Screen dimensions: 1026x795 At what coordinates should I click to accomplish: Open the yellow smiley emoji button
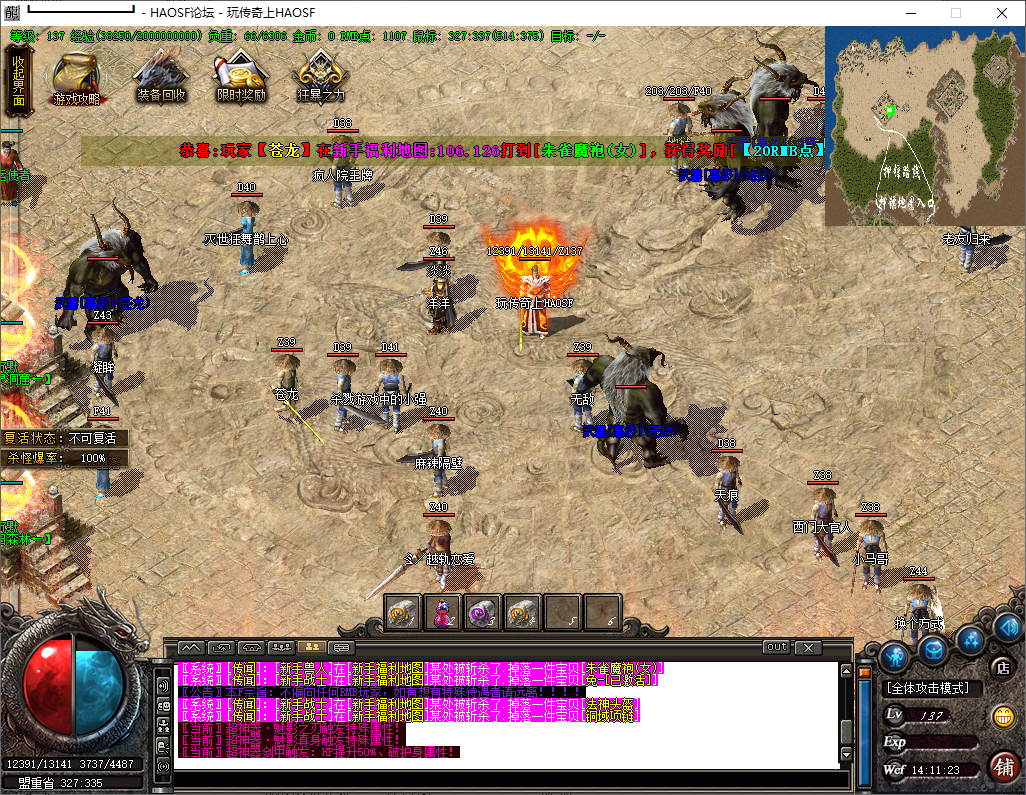tap(1002, 716)
